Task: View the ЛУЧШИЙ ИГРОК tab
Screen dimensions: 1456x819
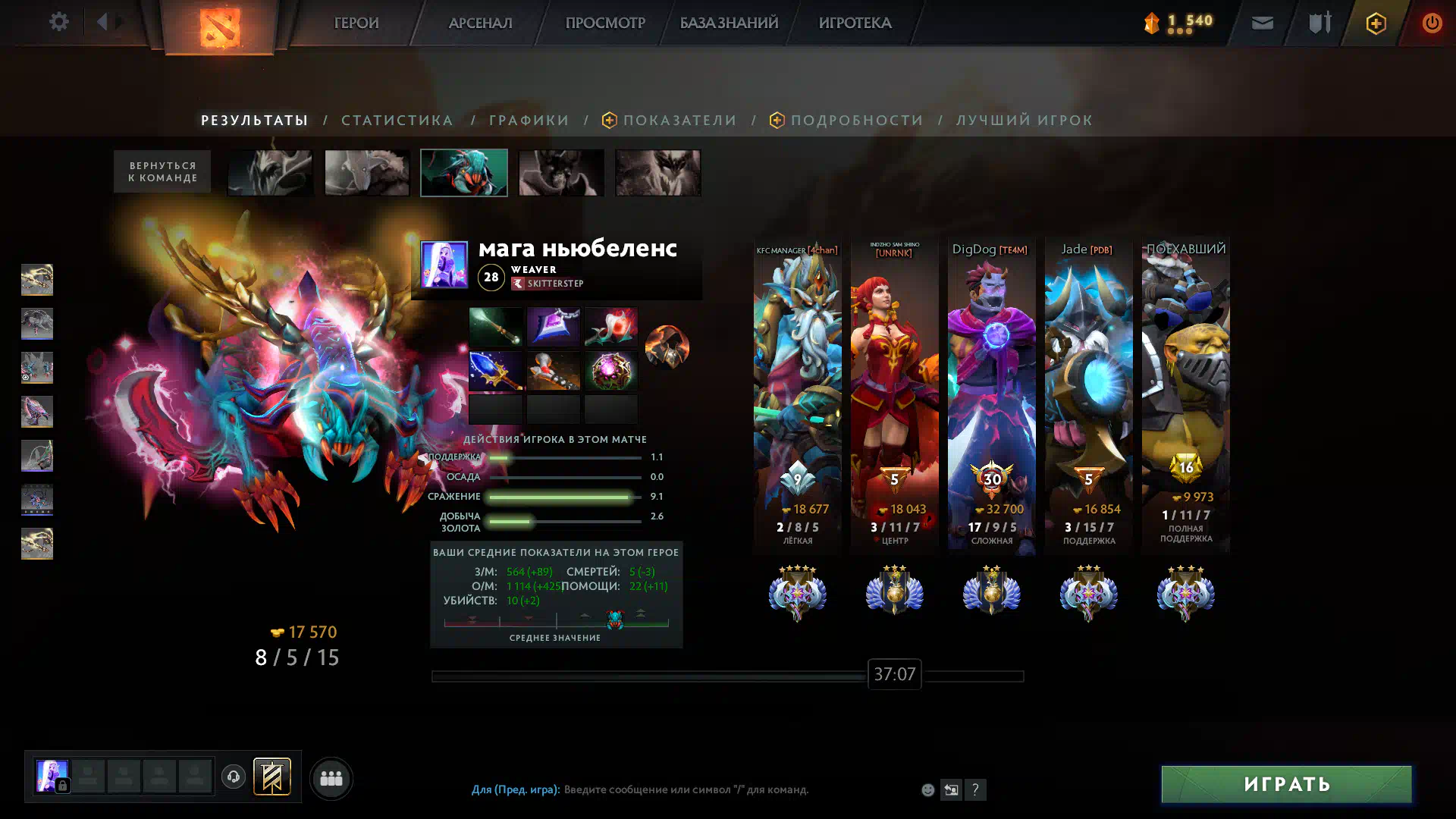Action: (x=1024, y=120)
